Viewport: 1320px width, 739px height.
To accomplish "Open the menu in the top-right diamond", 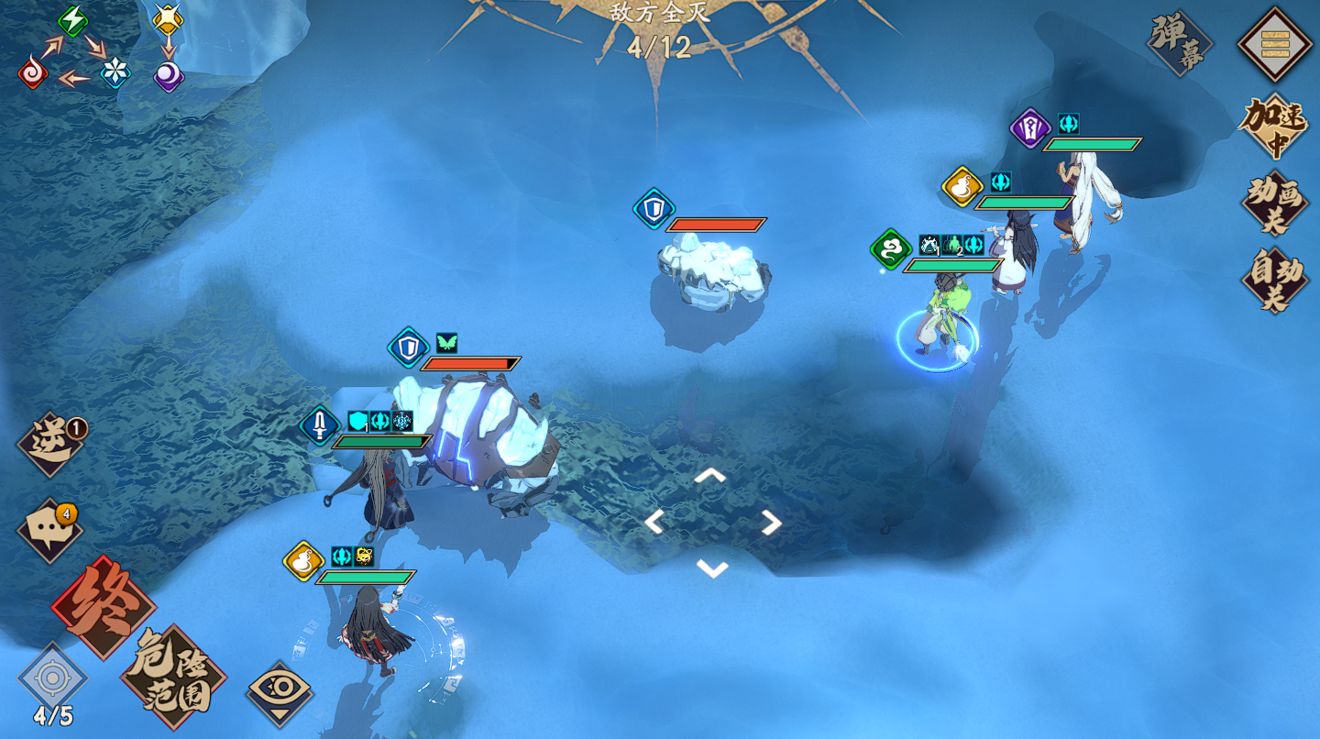I will click(1274, 45).
